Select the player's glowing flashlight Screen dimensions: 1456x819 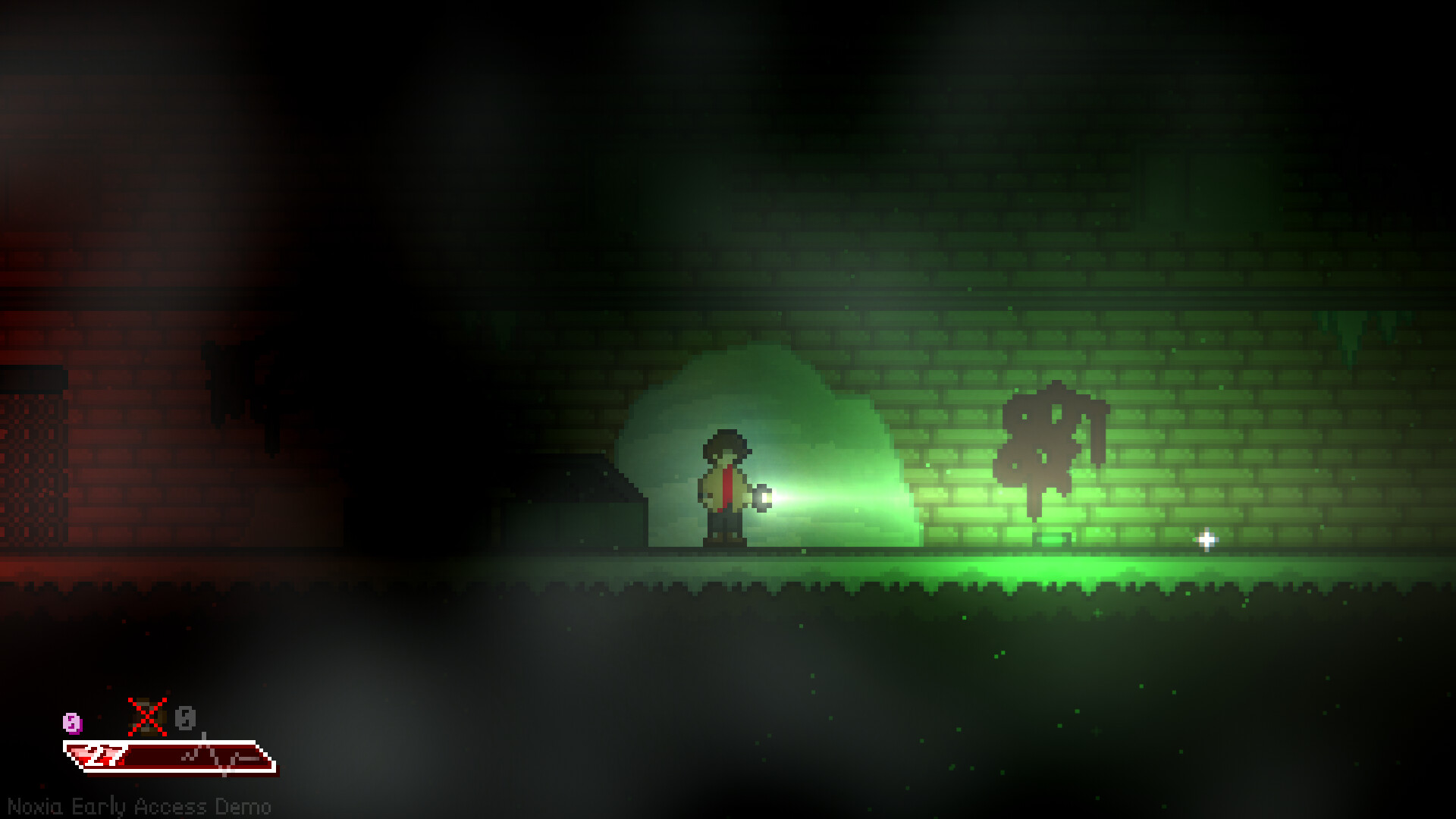click(762, 498)
